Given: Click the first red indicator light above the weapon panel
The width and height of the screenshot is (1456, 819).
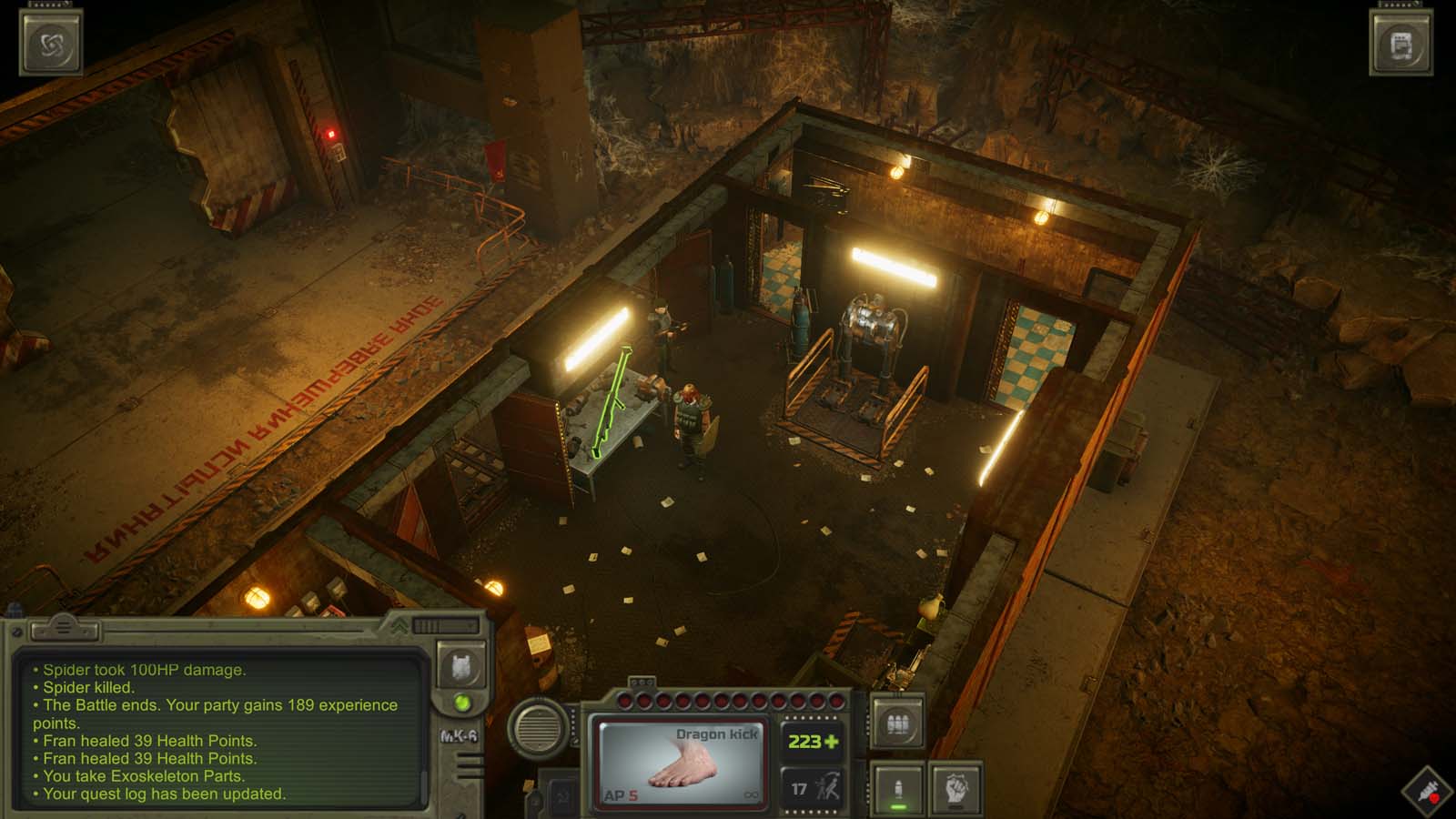Looking at the screenshot, I should coord(623,700).
